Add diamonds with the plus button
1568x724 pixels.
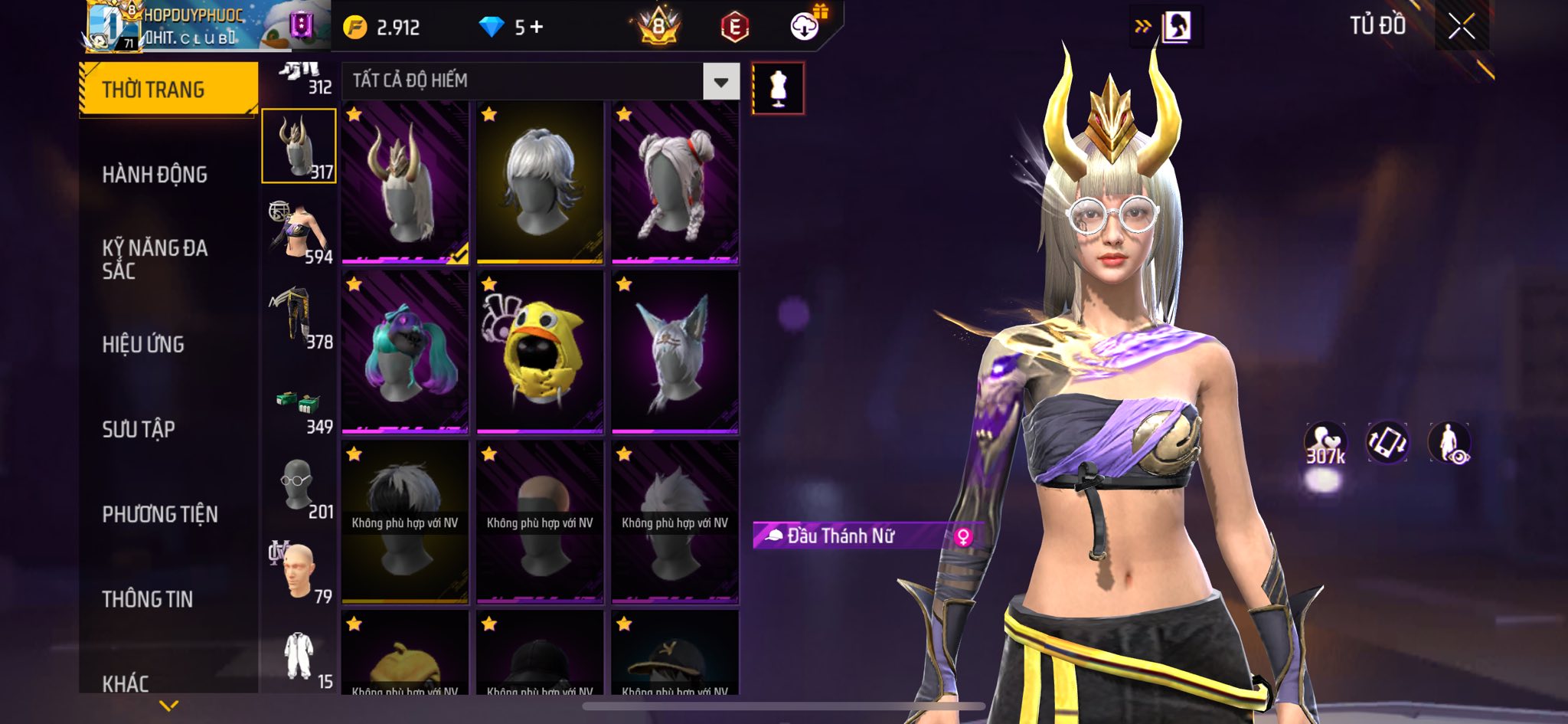(x=537, y=28)
